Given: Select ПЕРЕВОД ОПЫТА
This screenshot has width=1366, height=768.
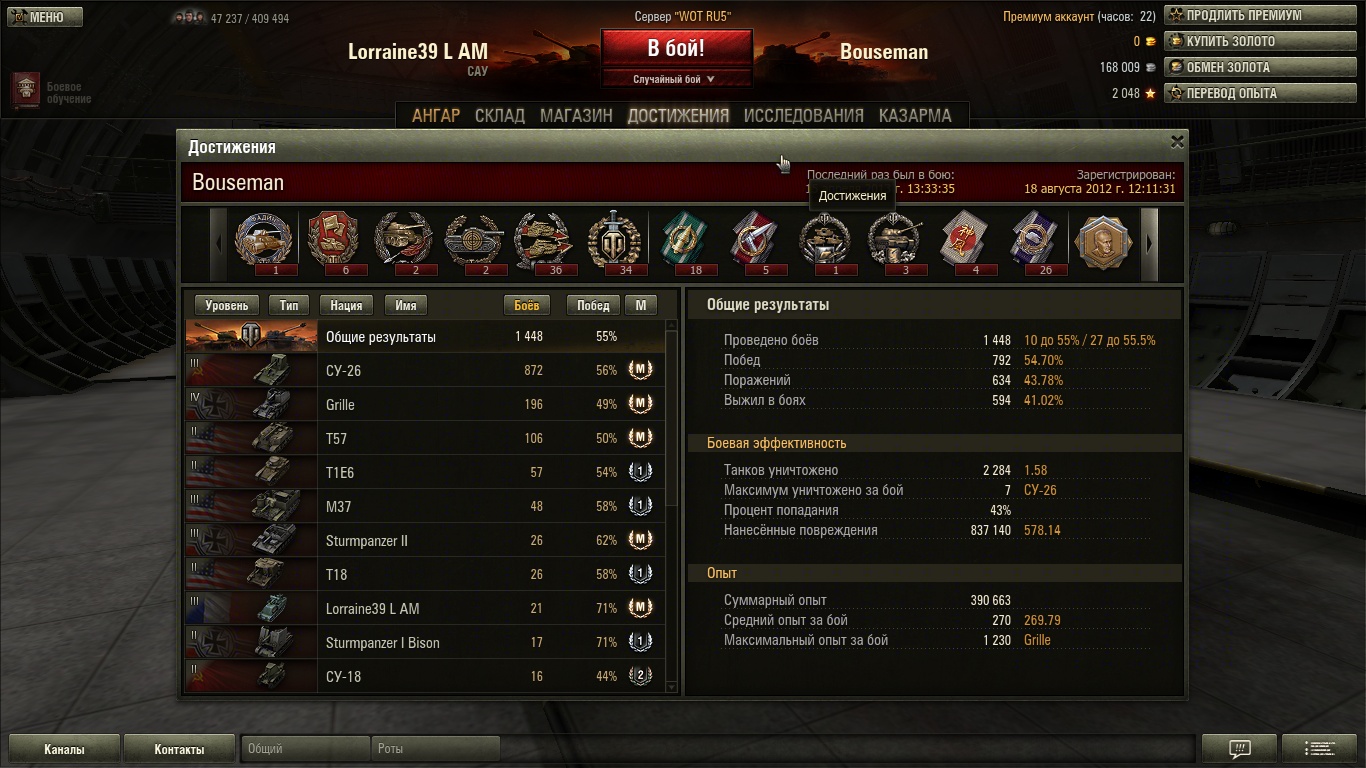Looking at the screenshot, I should click(1259, 94).
